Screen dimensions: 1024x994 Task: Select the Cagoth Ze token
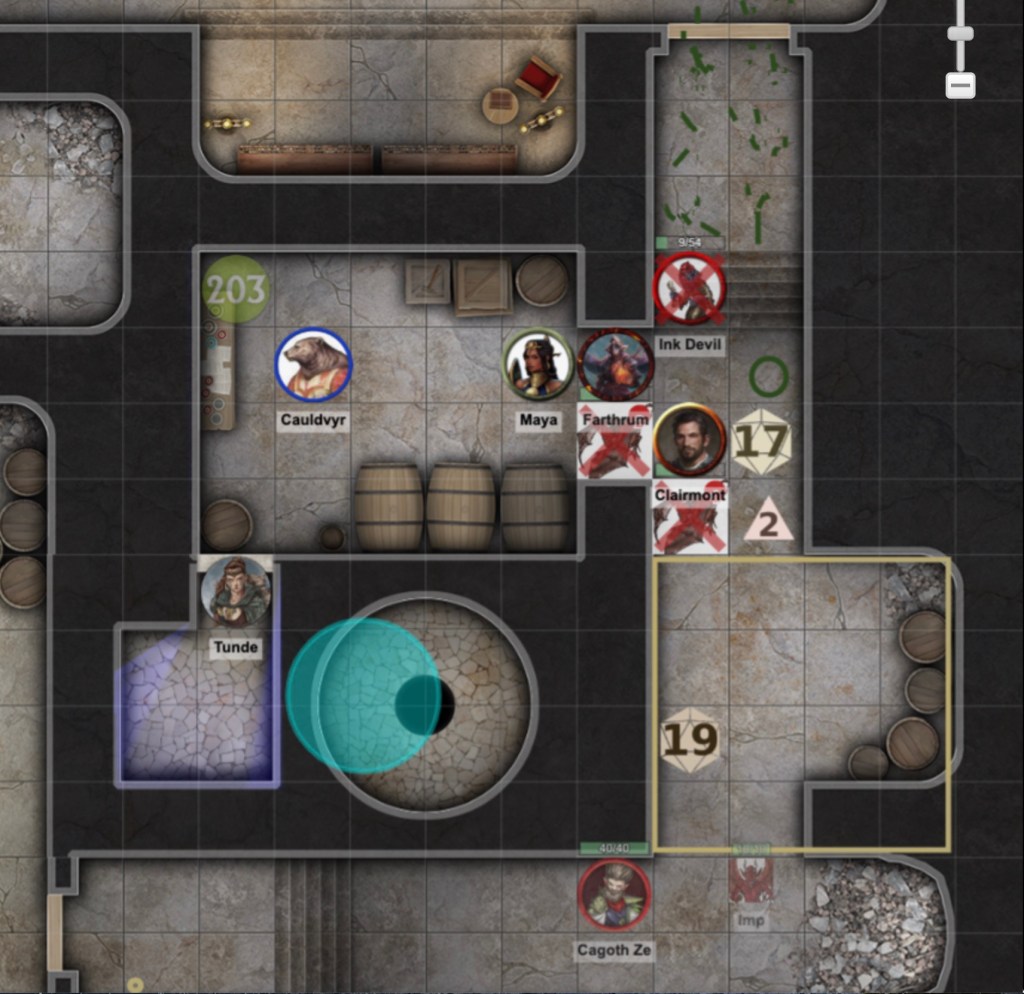(x=614, y=894)
